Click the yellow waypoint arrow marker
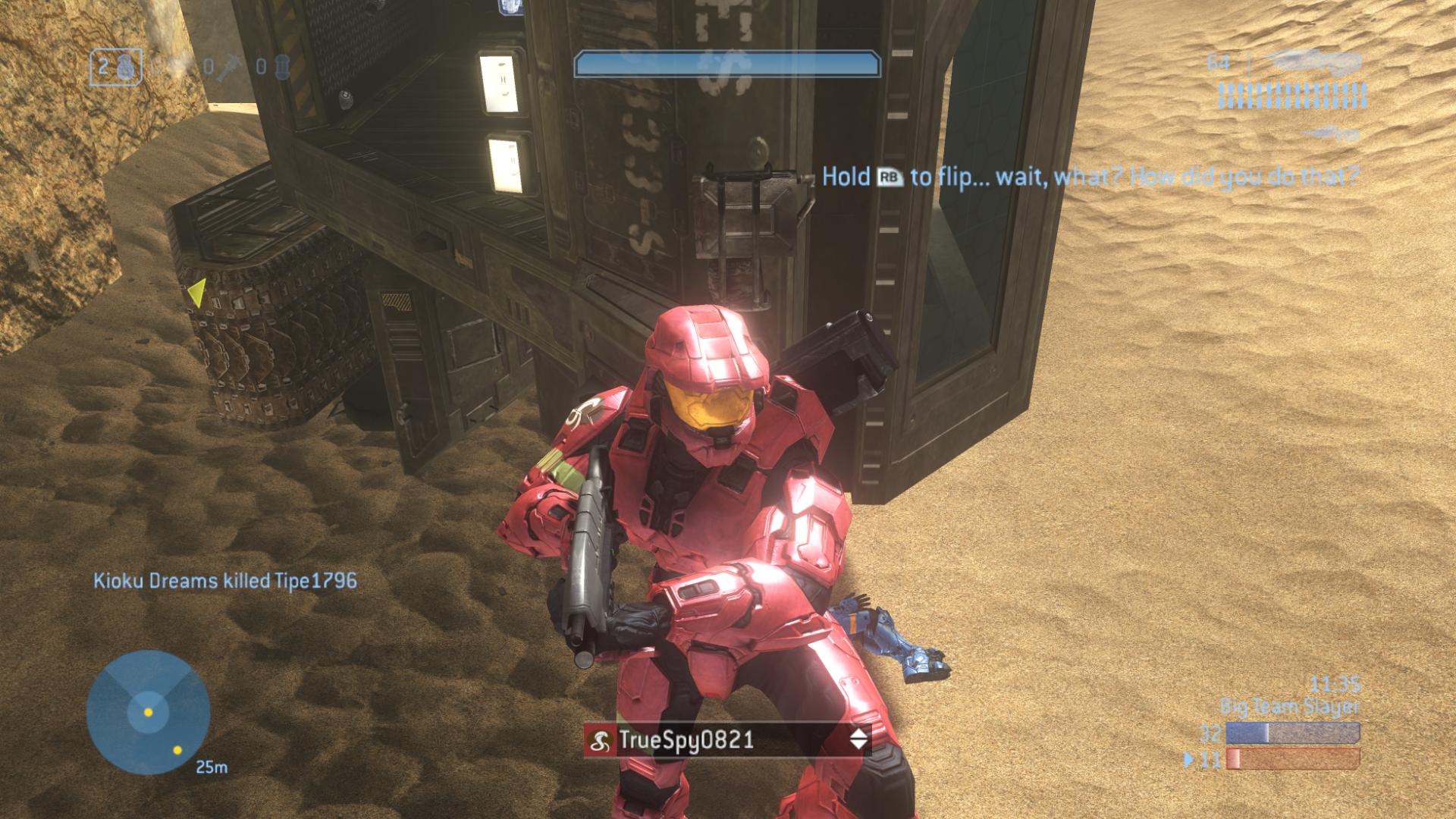Image resolution: width=1456 pixels, height=819 pixels. [x=197, y=293]
